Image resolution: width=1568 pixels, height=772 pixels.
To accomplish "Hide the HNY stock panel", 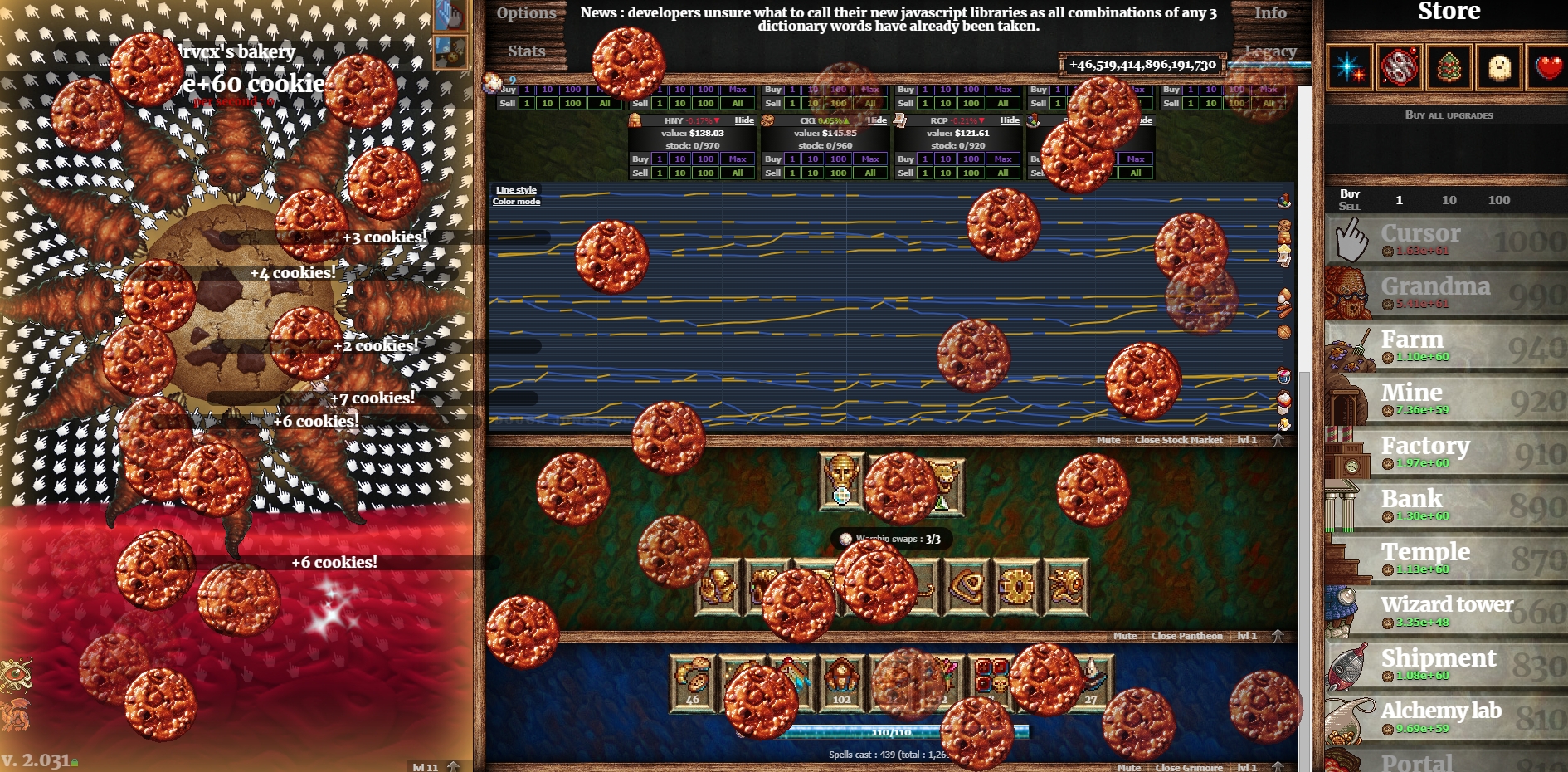I will (744, 120).
